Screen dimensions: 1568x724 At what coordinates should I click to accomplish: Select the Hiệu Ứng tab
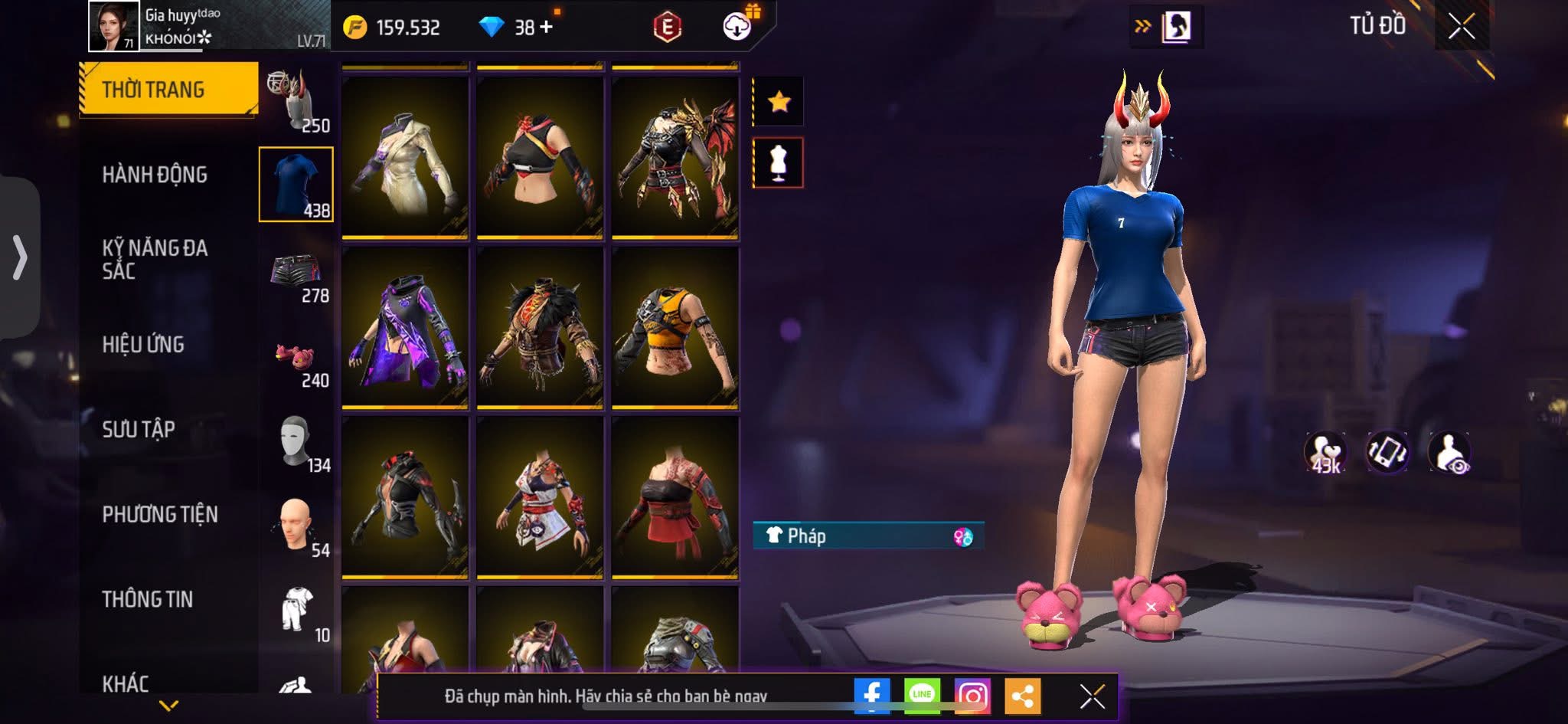point(143,345)
